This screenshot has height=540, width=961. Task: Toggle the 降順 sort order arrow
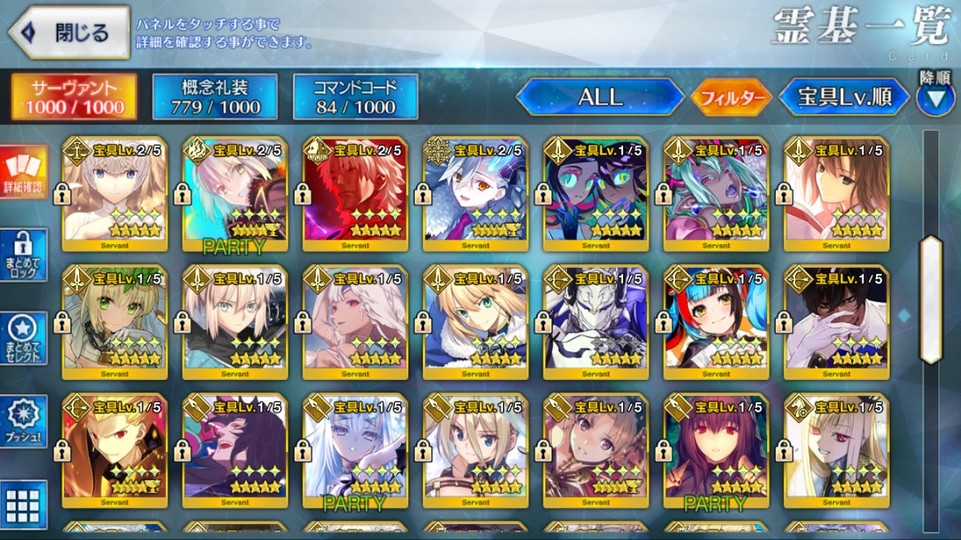pyautogui.click(x=936, y=98)
